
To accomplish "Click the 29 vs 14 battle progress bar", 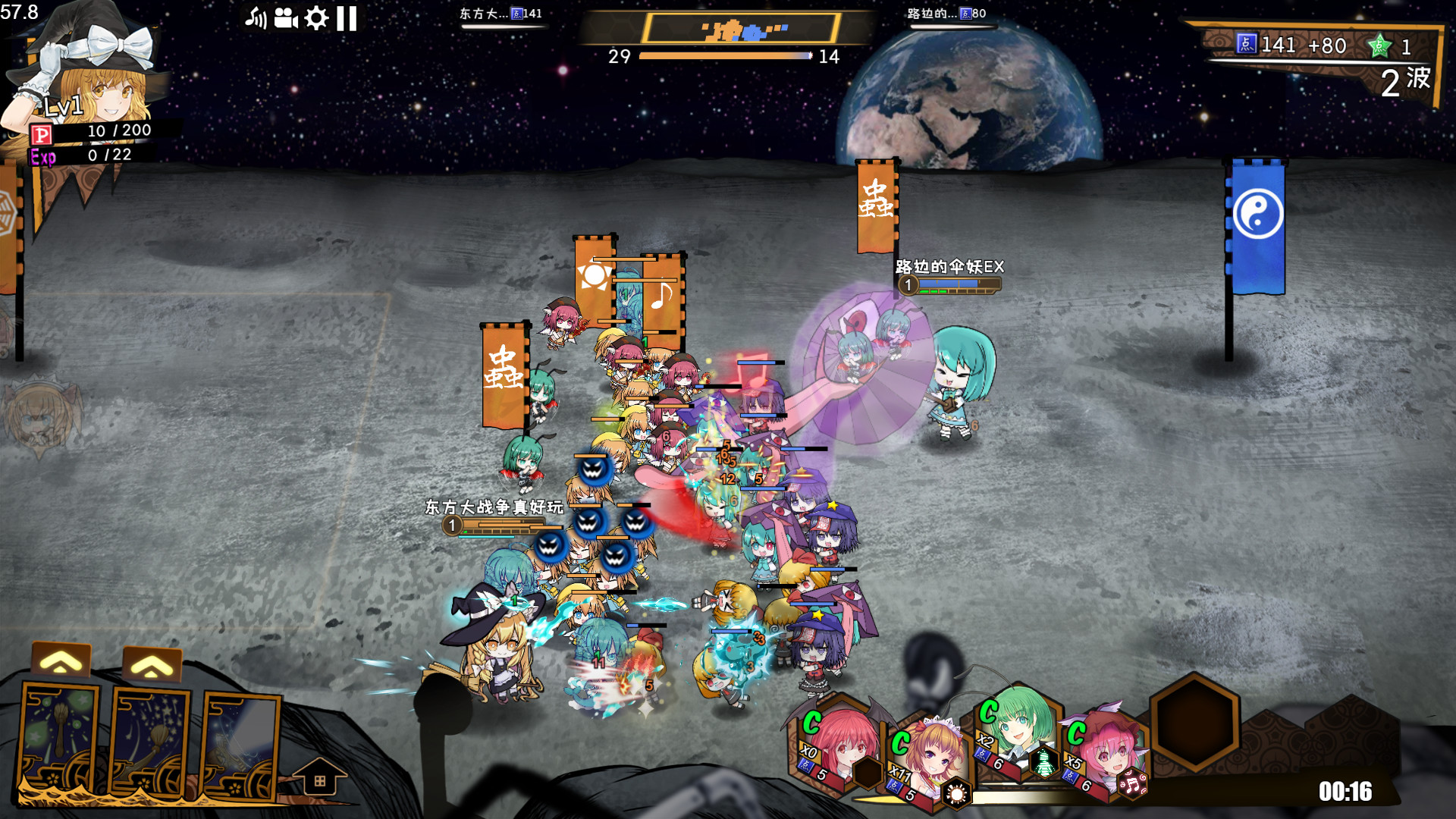I will click(x=723, y=55).
